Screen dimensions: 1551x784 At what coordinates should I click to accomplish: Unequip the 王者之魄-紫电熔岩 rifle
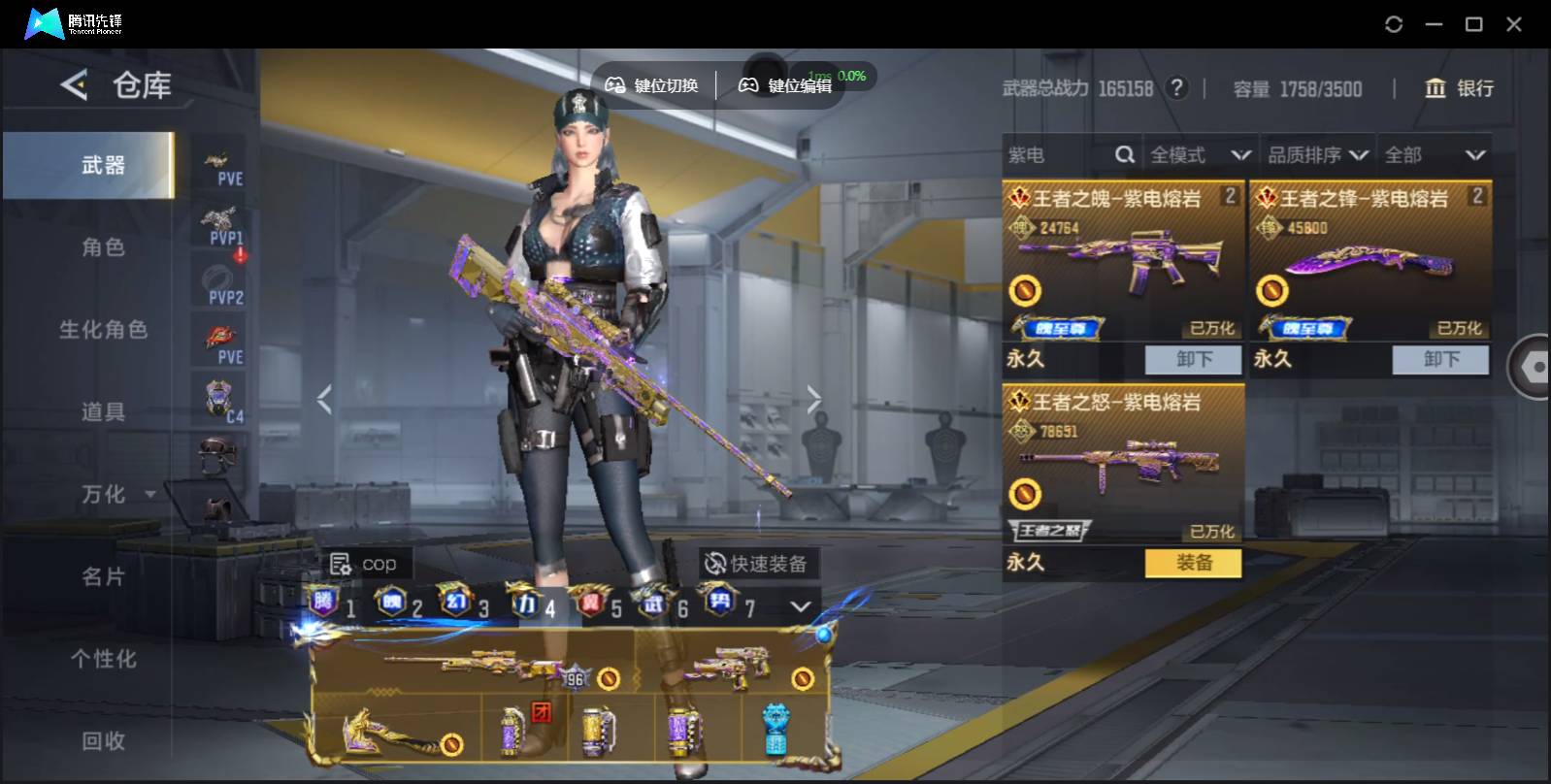1193,360
